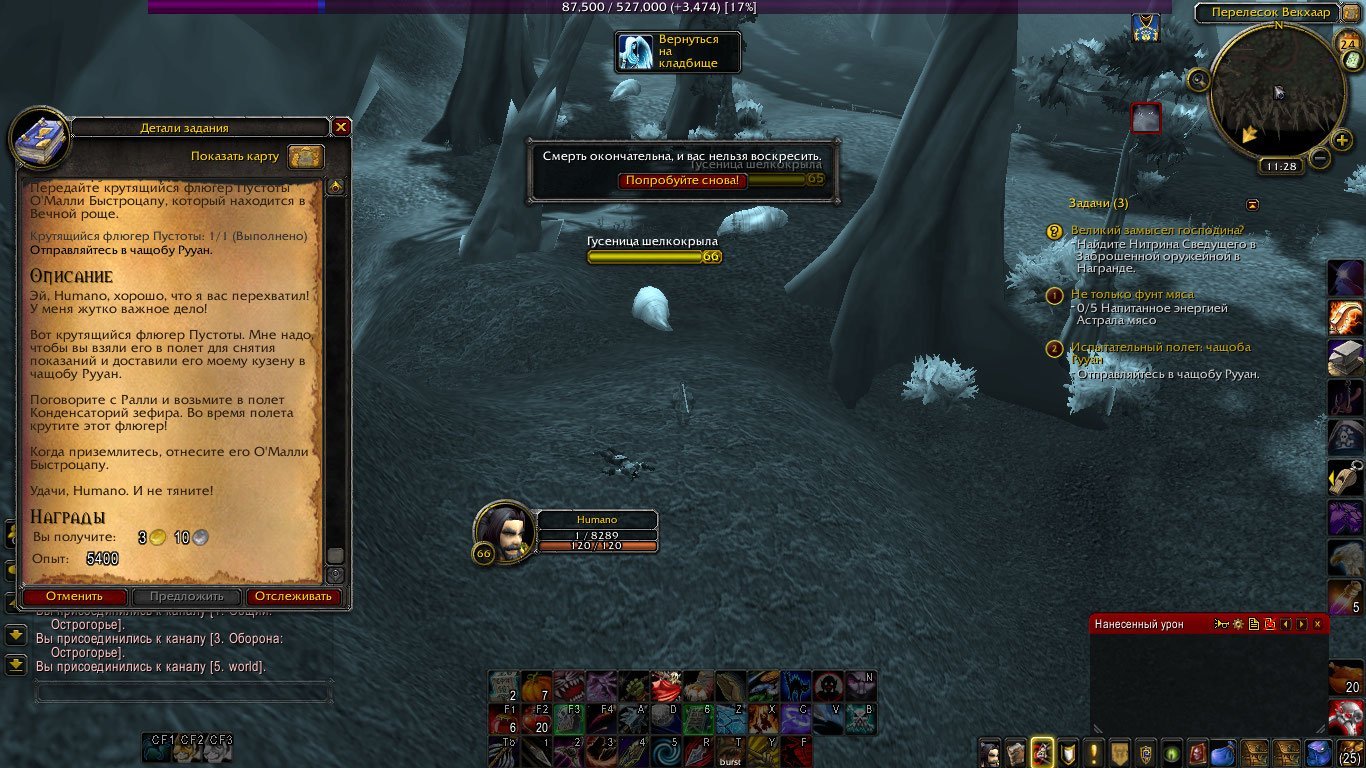
Task: Open the character info micro button
Action: pyautogui.click(x=990, y=752)
